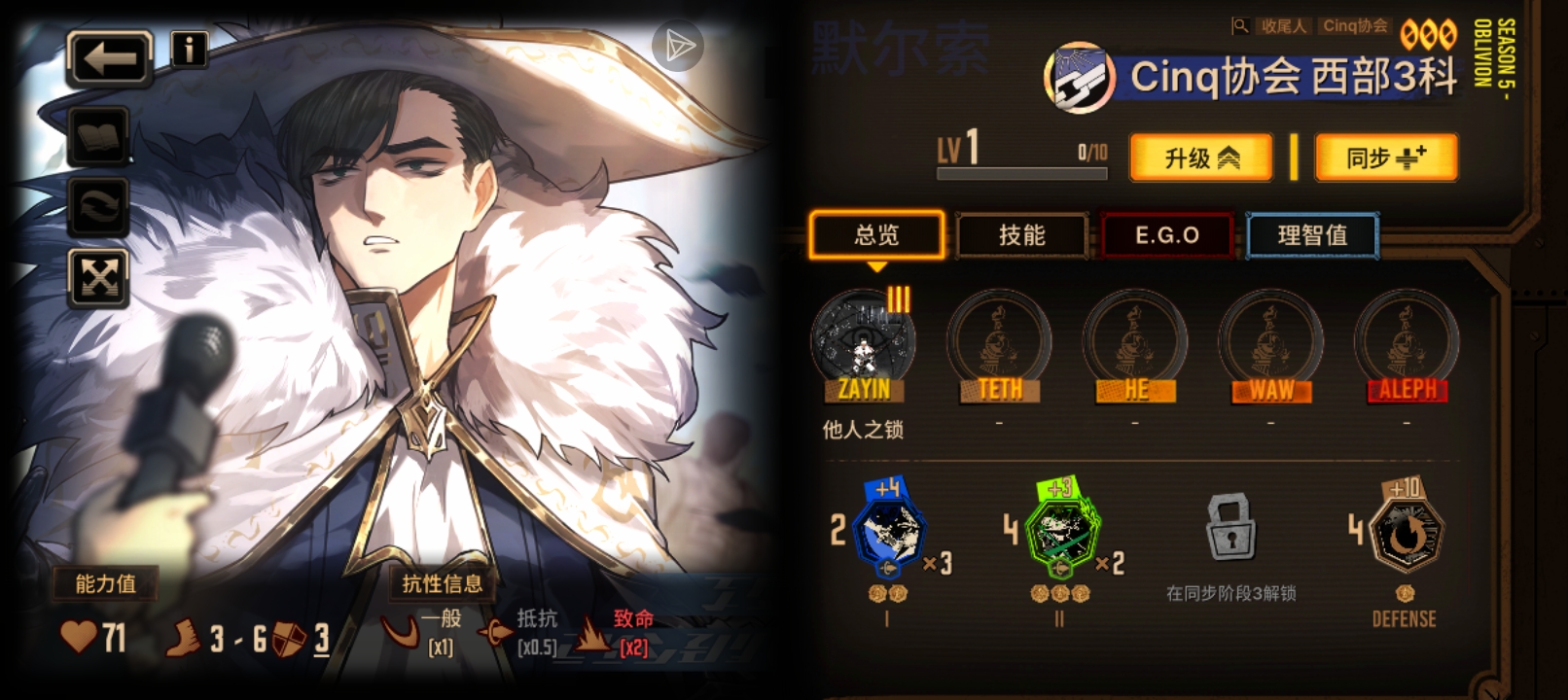Click the 同步 sync button
Viewport: 1568px width, 700px height.
coord(1387,157)
